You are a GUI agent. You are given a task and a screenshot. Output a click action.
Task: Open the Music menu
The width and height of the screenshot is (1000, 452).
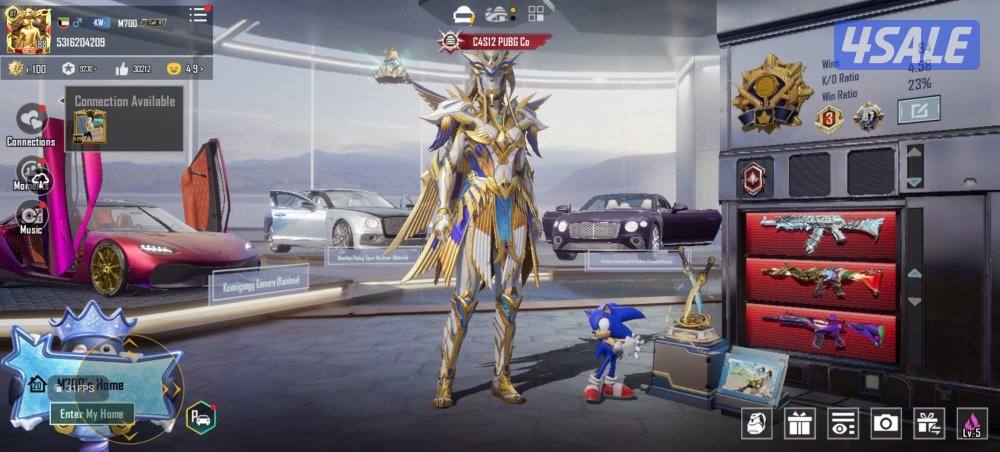tap(31, 216)
